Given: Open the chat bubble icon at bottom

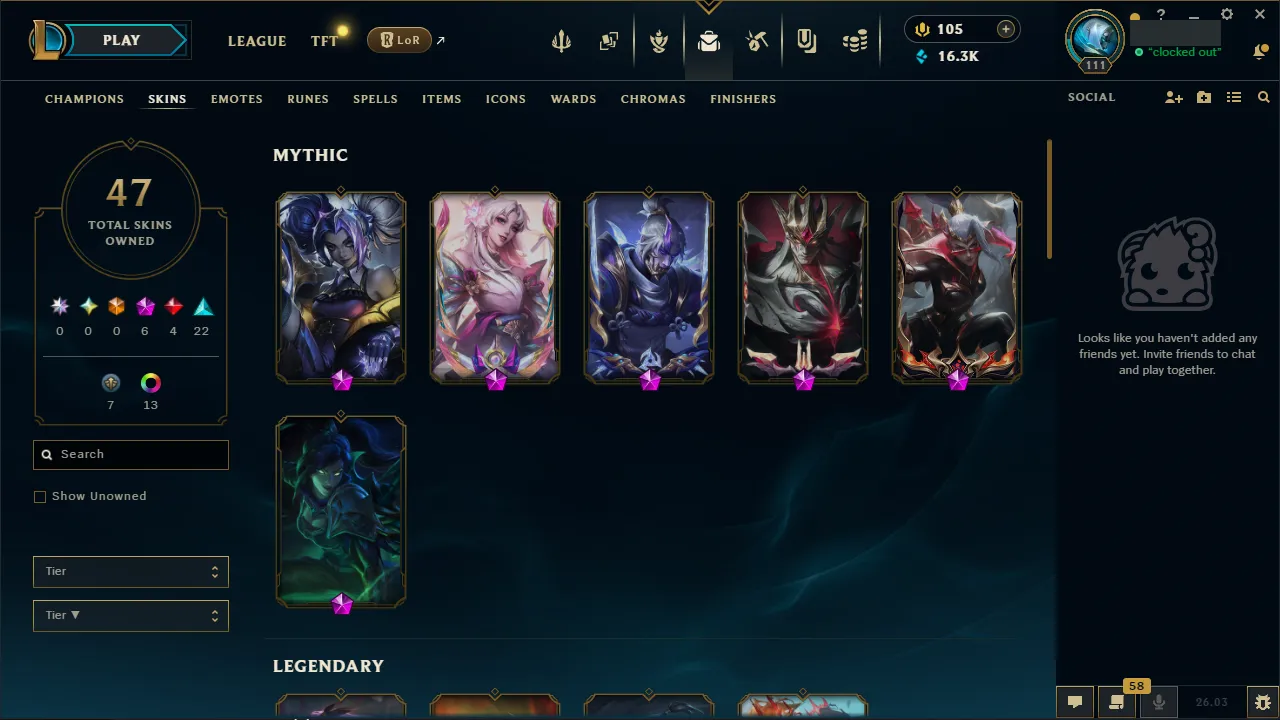Looking at the screenshot, I should point(1075,701).
